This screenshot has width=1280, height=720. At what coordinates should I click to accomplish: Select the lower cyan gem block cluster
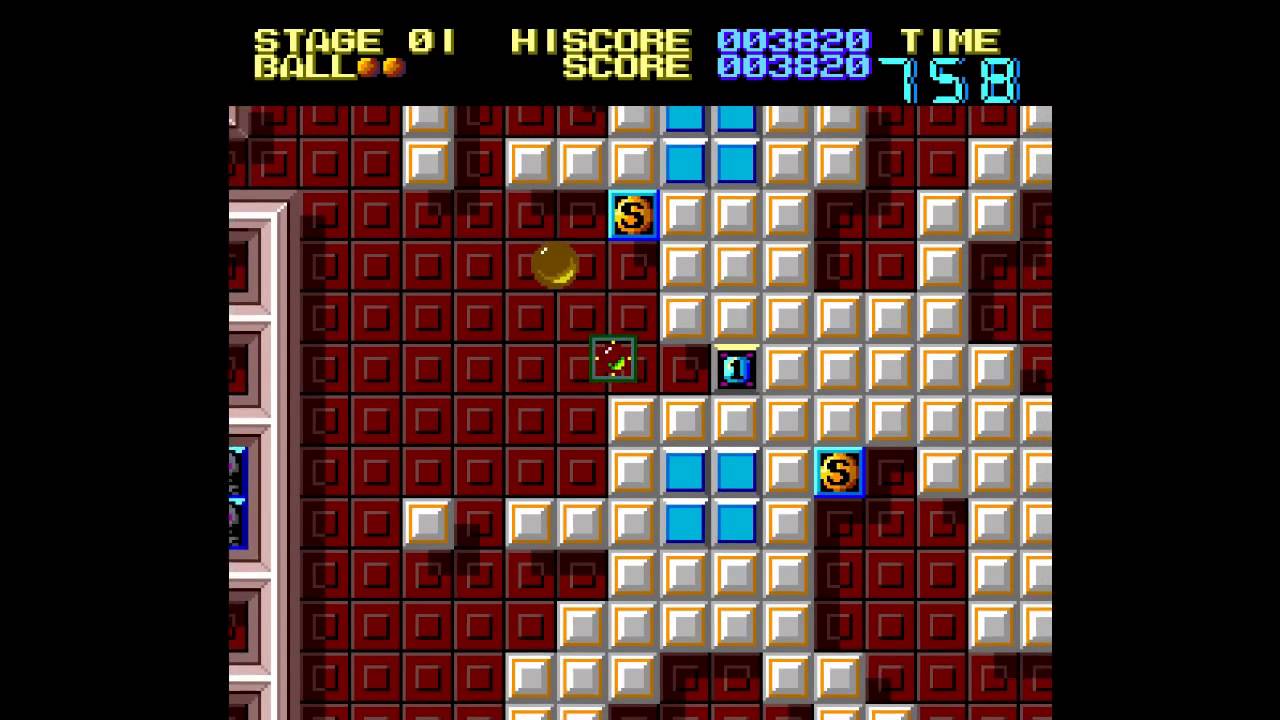[x=712, y=497]
